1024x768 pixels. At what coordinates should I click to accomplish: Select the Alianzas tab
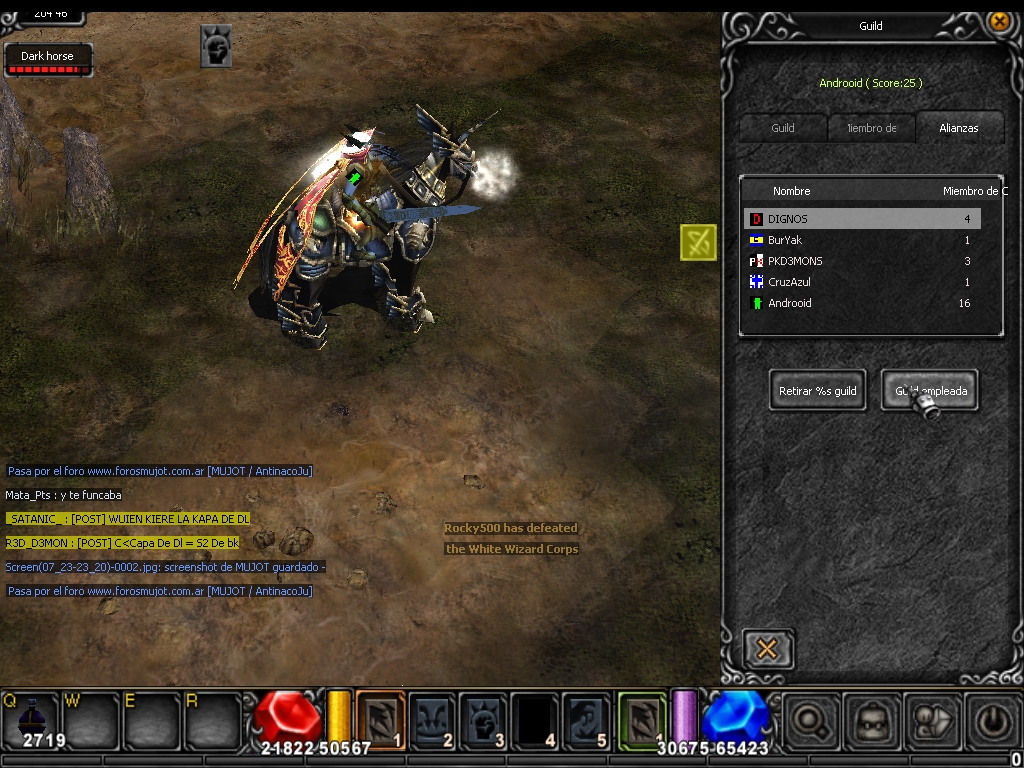pos(958,128)
